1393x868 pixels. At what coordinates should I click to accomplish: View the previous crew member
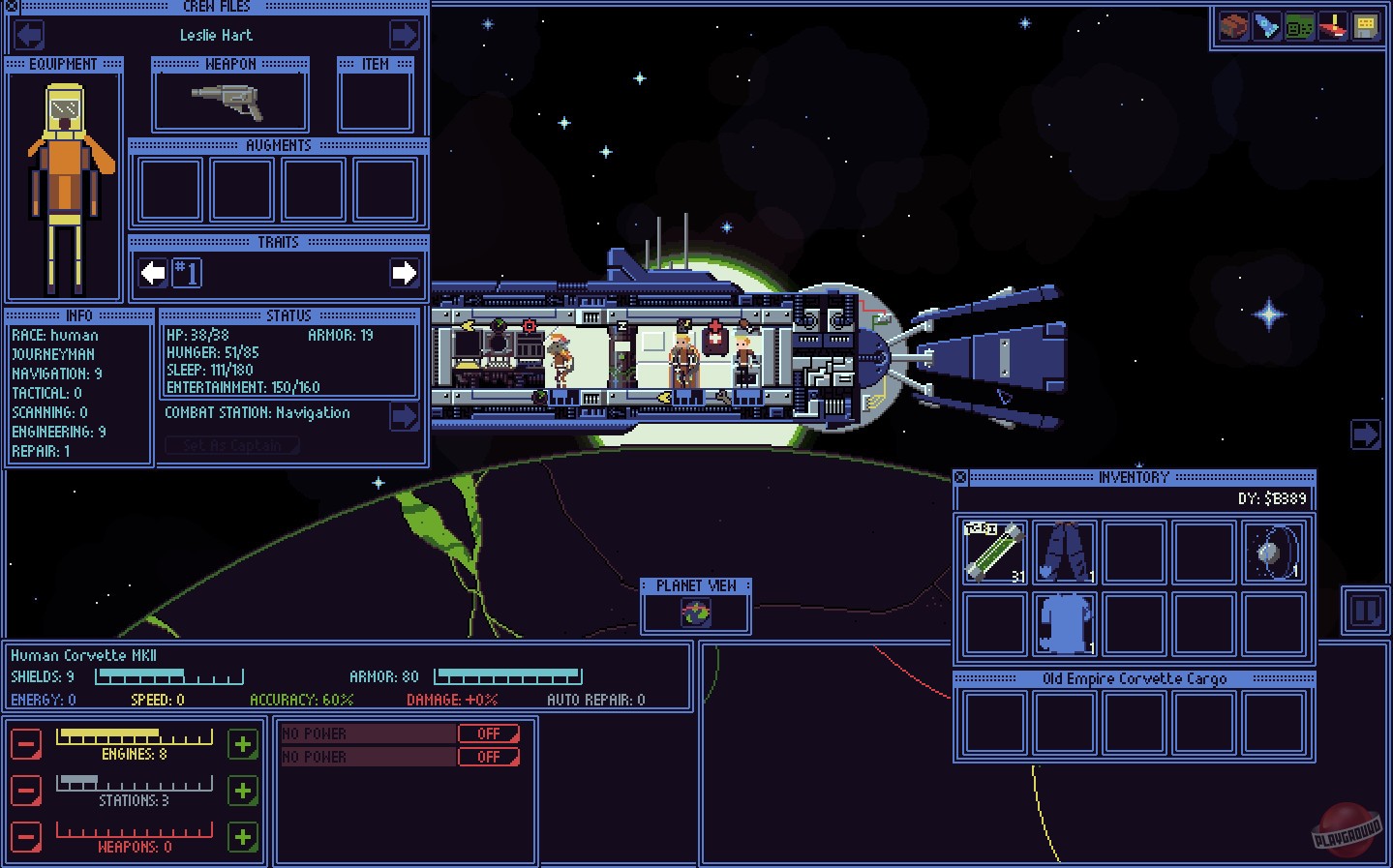tap(28, 35)
